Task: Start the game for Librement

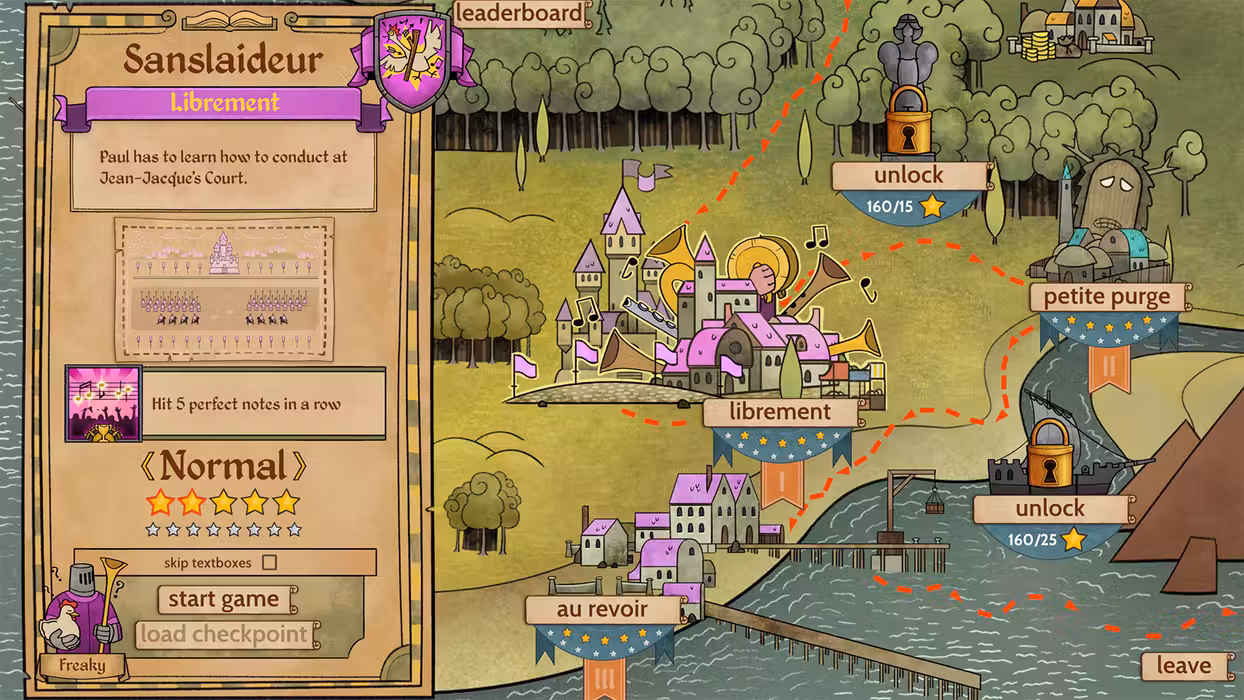Action: (224, 599)
